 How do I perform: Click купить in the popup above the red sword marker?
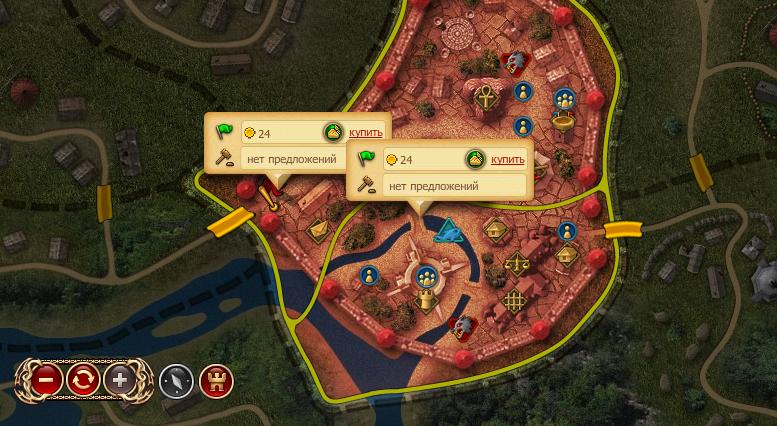click(365, 133)
